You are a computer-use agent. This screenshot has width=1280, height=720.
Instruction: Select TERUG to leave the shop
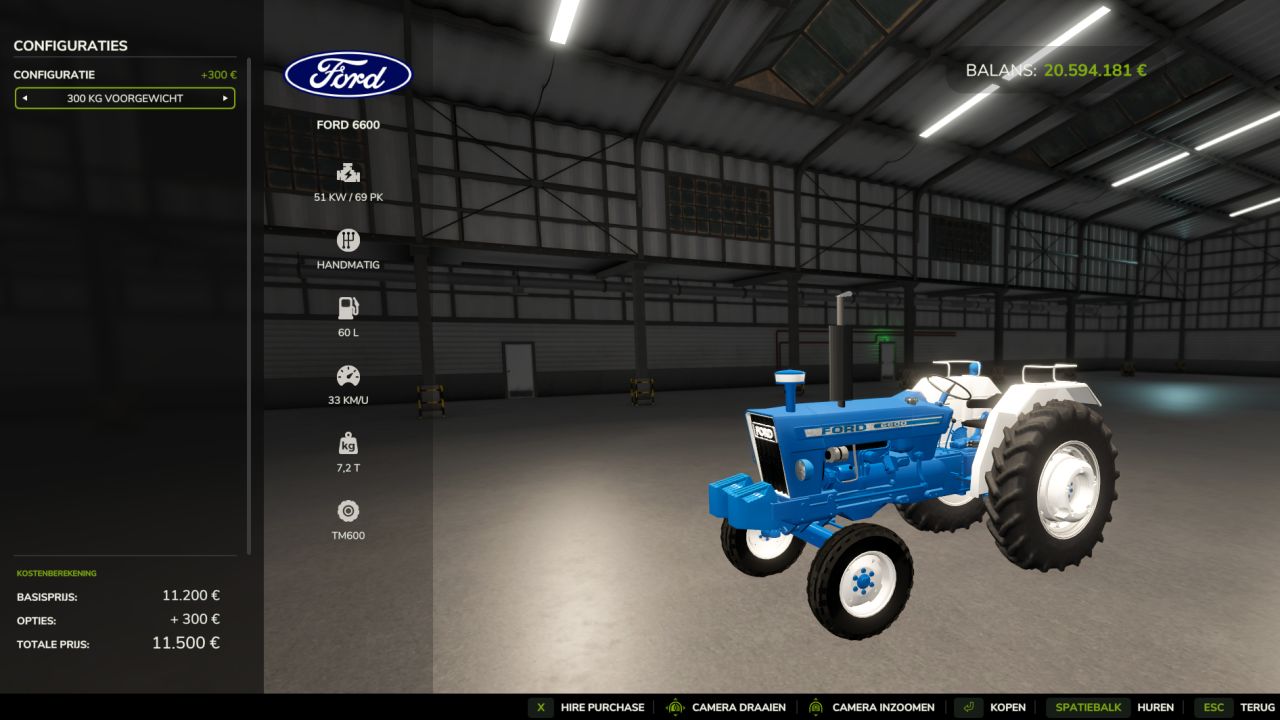(x=1256, y=707)
